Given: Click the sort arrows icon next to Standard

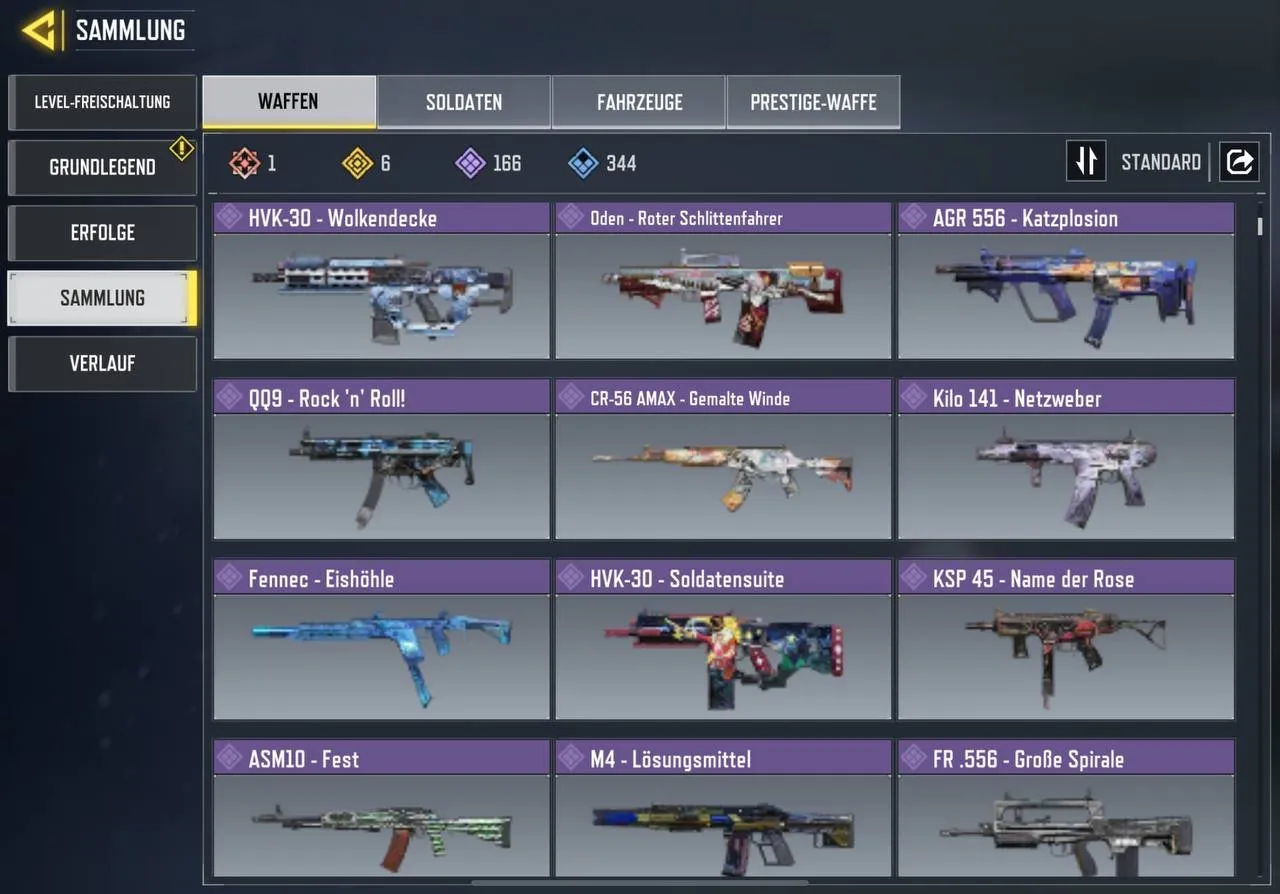Looking at the screenshot, I should pyautogui.click(x=1086, y=161).
